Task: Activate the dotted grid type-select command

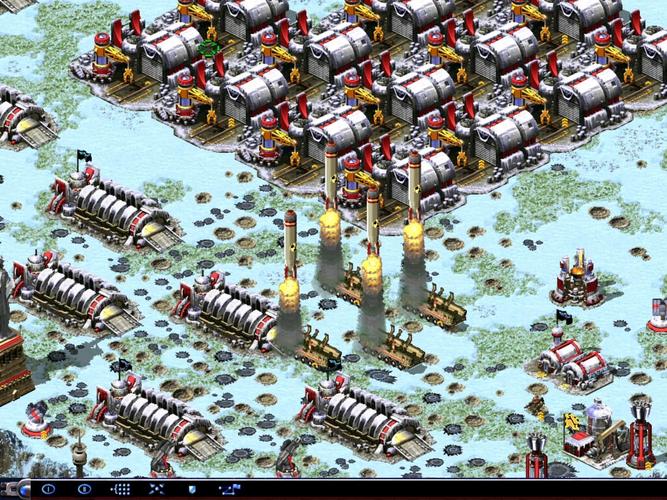Action: [x=121, y=489]
